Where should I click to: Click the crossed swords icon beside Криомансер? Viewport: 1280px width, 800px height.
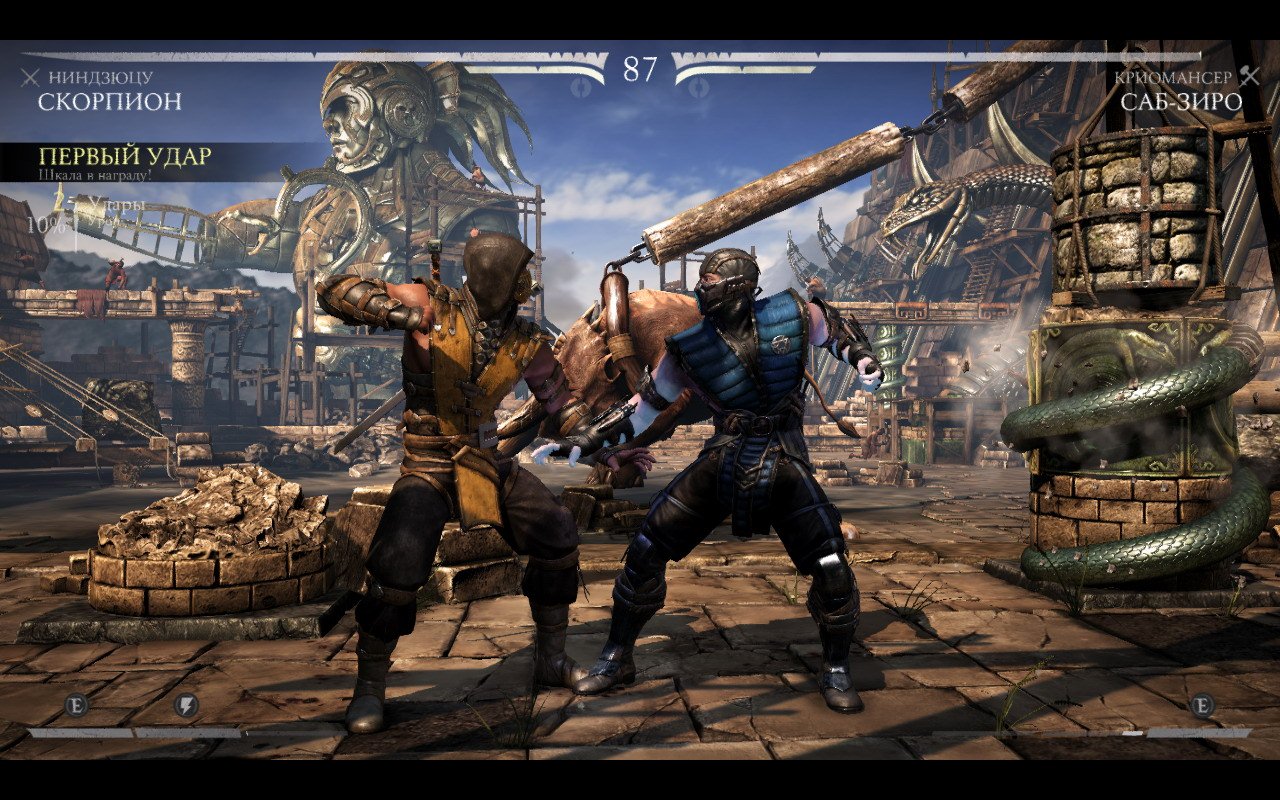1249,77
